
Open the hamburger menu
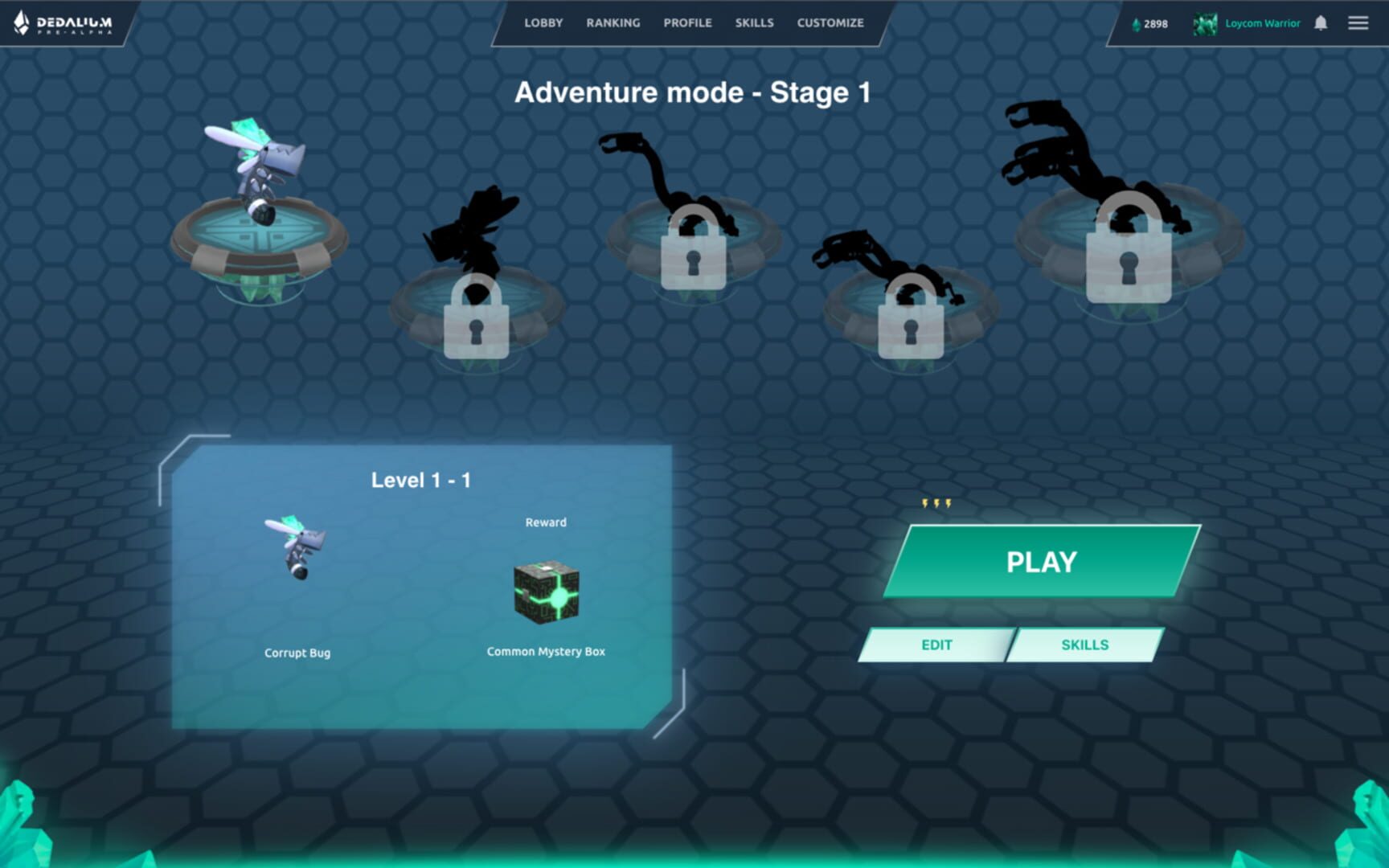coord(1359,23)
